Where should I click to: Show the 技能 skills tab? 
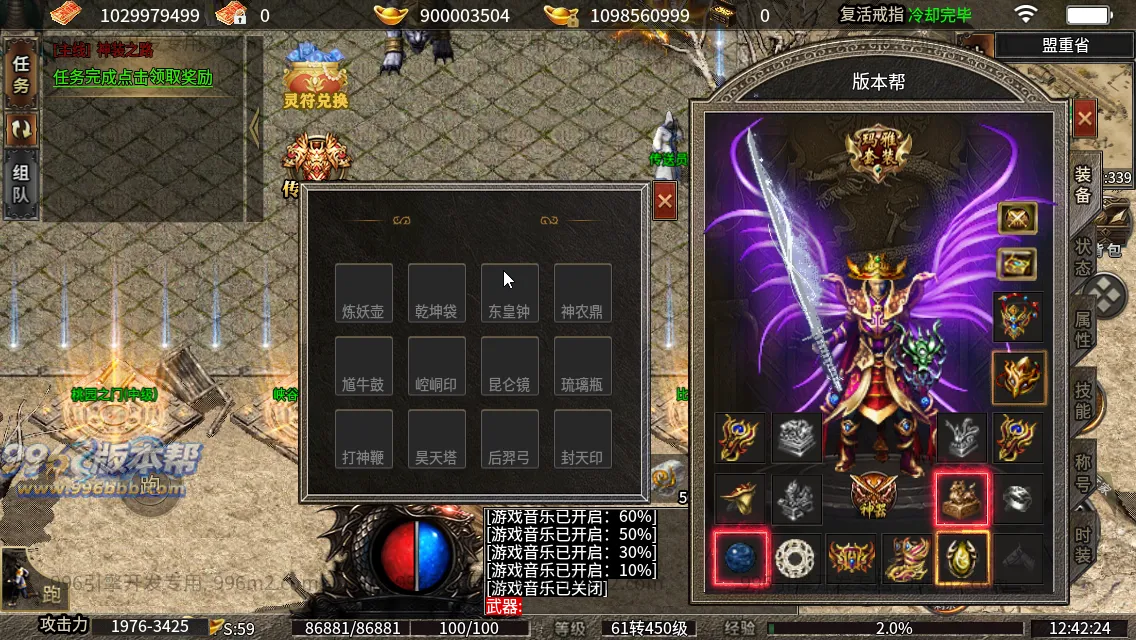[x=1083, y=399]
